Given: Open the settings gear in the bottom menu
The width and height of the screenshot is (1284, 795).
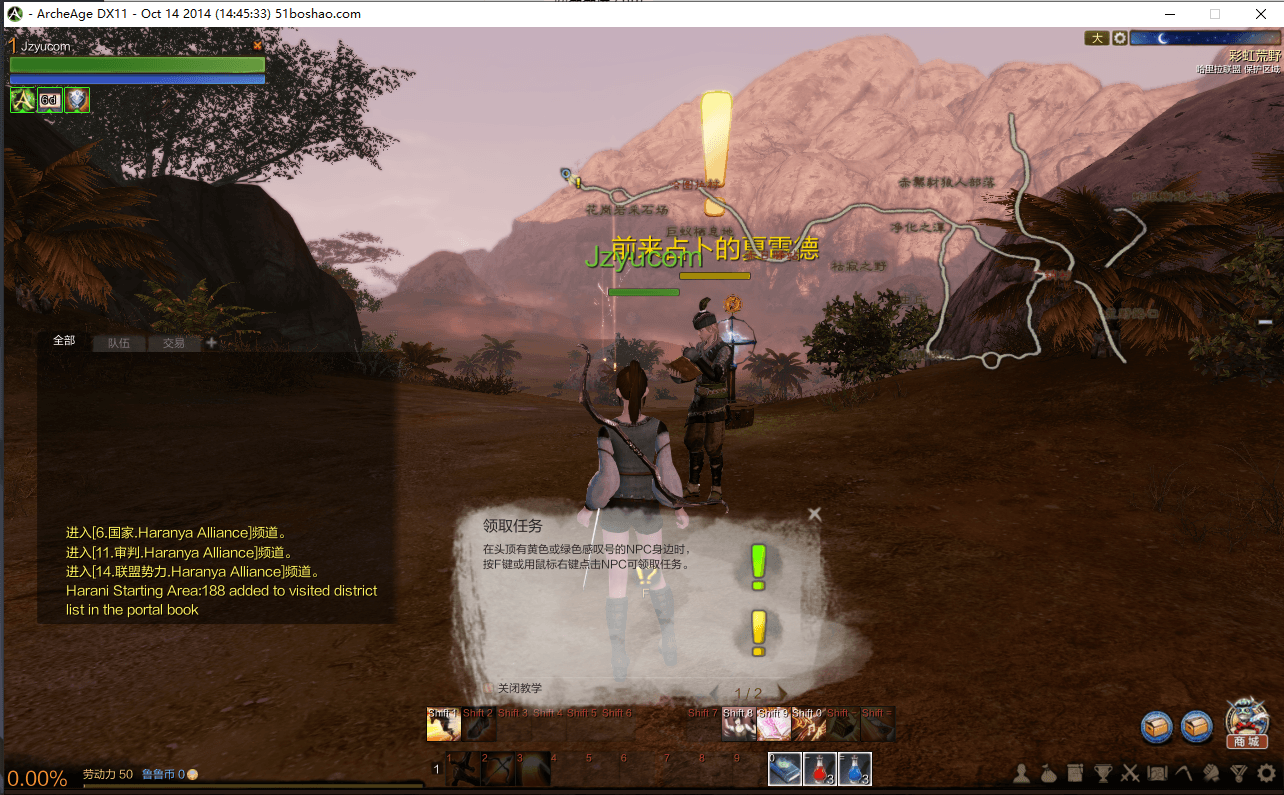Looking at the screenshot, I should point(1266,773).
